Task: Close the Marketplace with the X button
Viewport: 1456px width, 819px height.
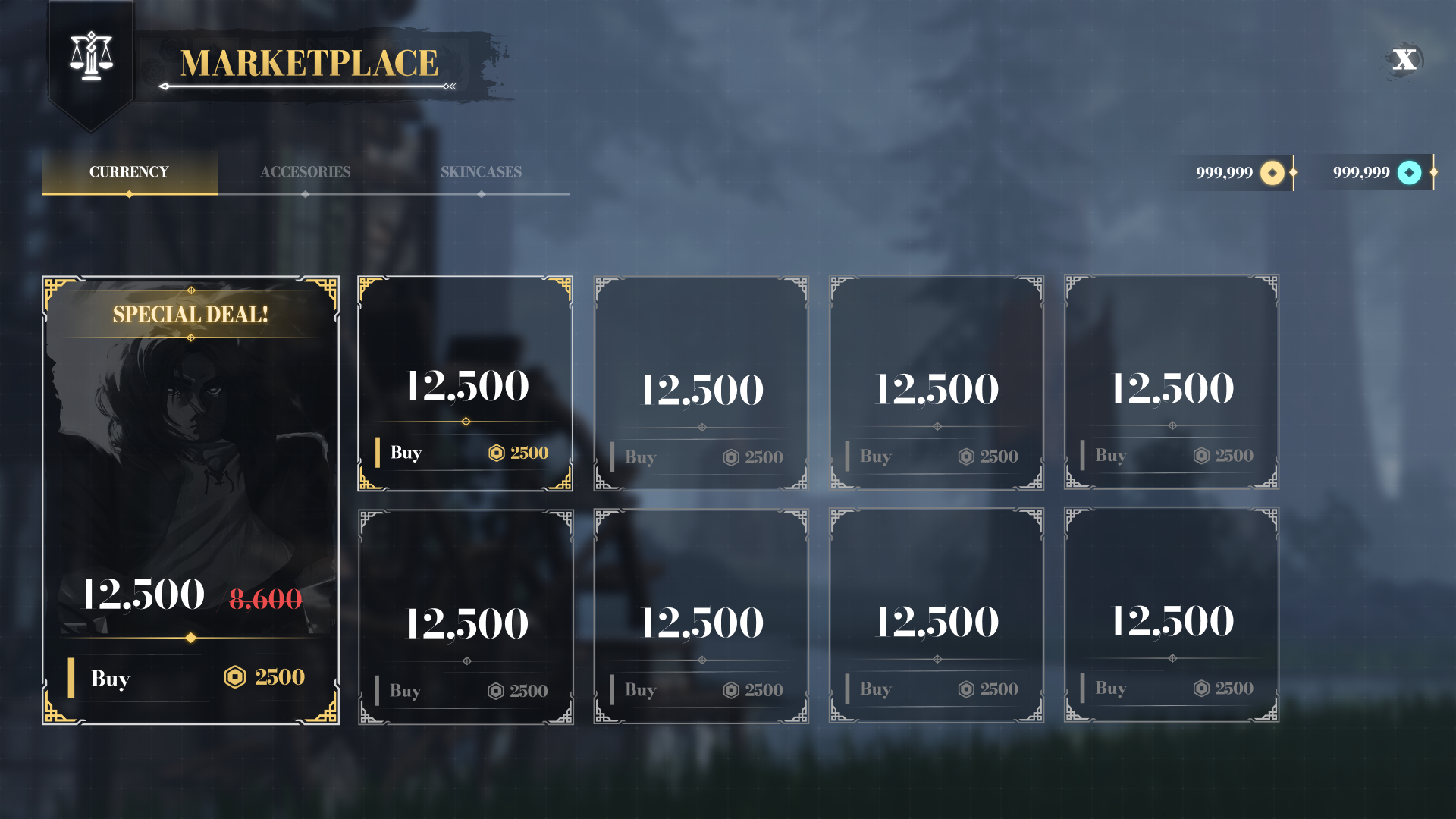Action: point(1404,60)
